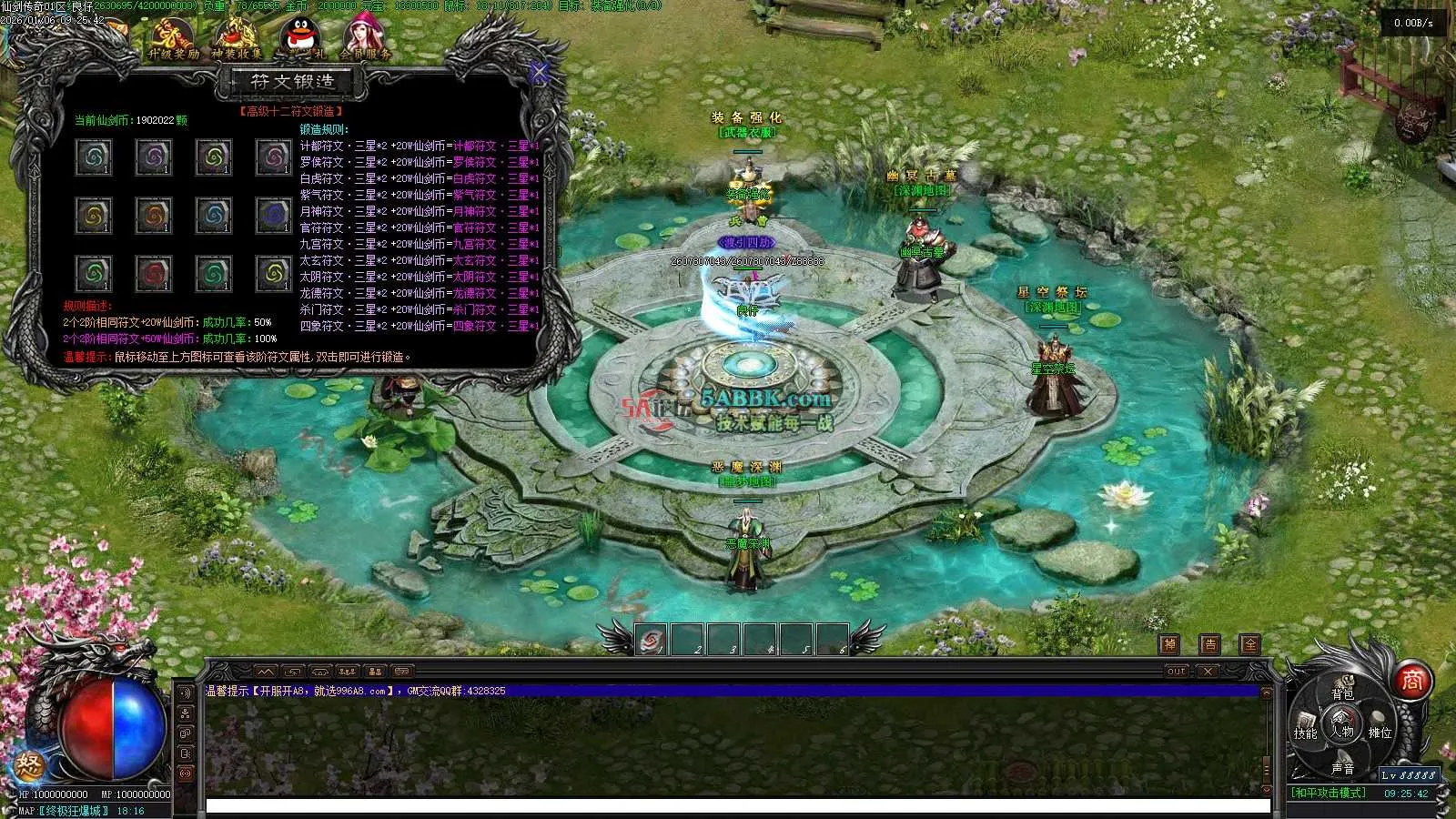1456x819 pixels.
Task: Open the 人物 character sheet
Action: [1342, 731]
